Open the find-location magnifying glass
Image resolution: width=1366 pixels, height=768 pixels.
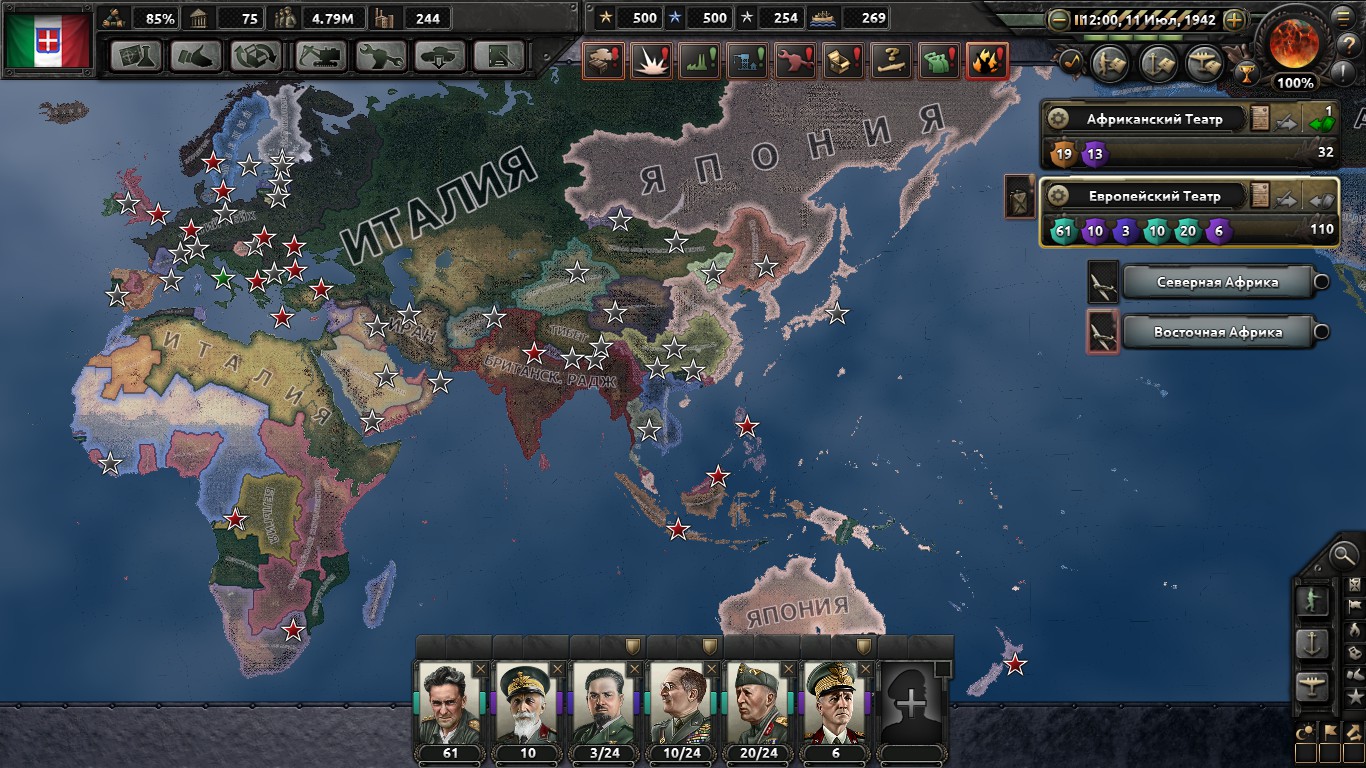click(x=1345, y=552)
